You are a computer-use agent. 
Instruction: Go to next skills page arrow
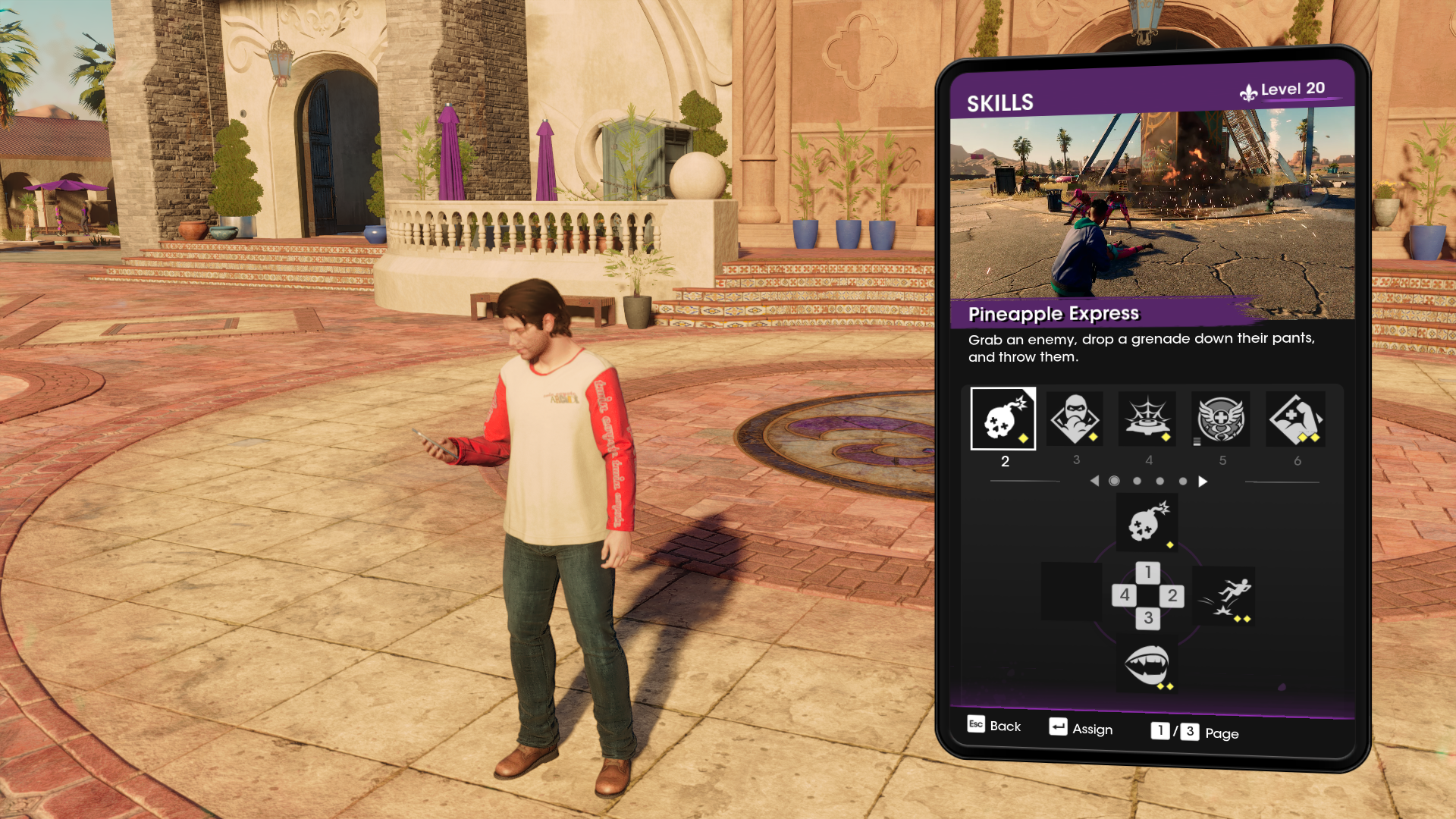point(1203,482)
